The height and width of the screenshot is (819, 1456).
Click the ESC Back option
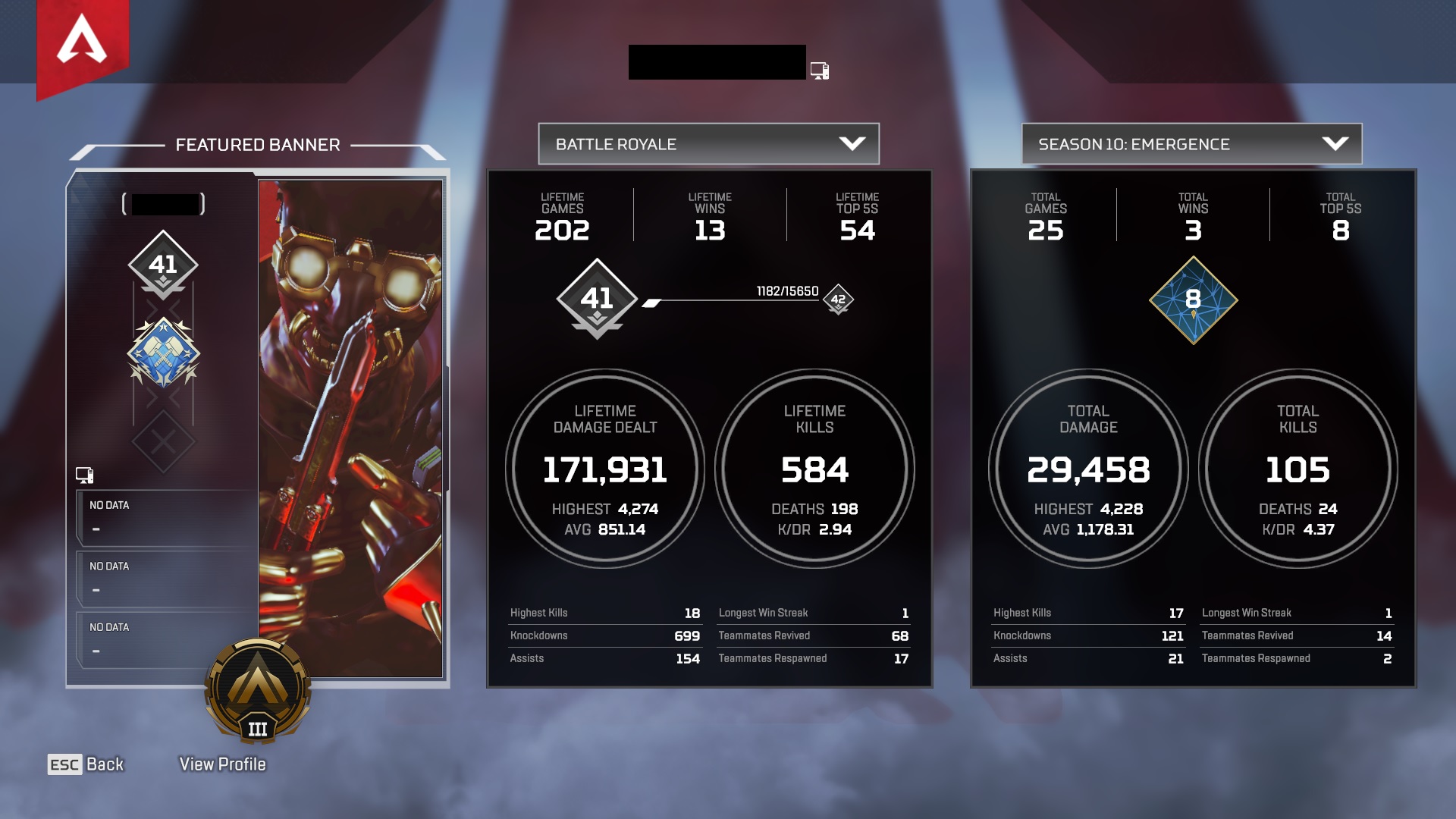point(86,764)
